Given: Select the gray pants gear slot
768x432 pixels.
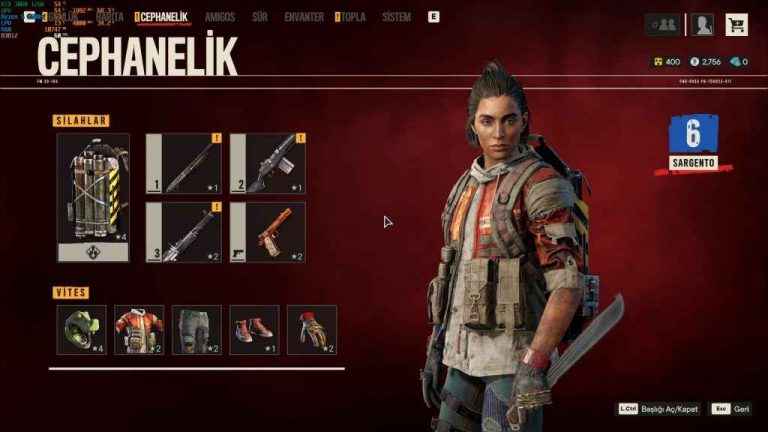Looking at the screenshot, I should (x=197, y=330).
